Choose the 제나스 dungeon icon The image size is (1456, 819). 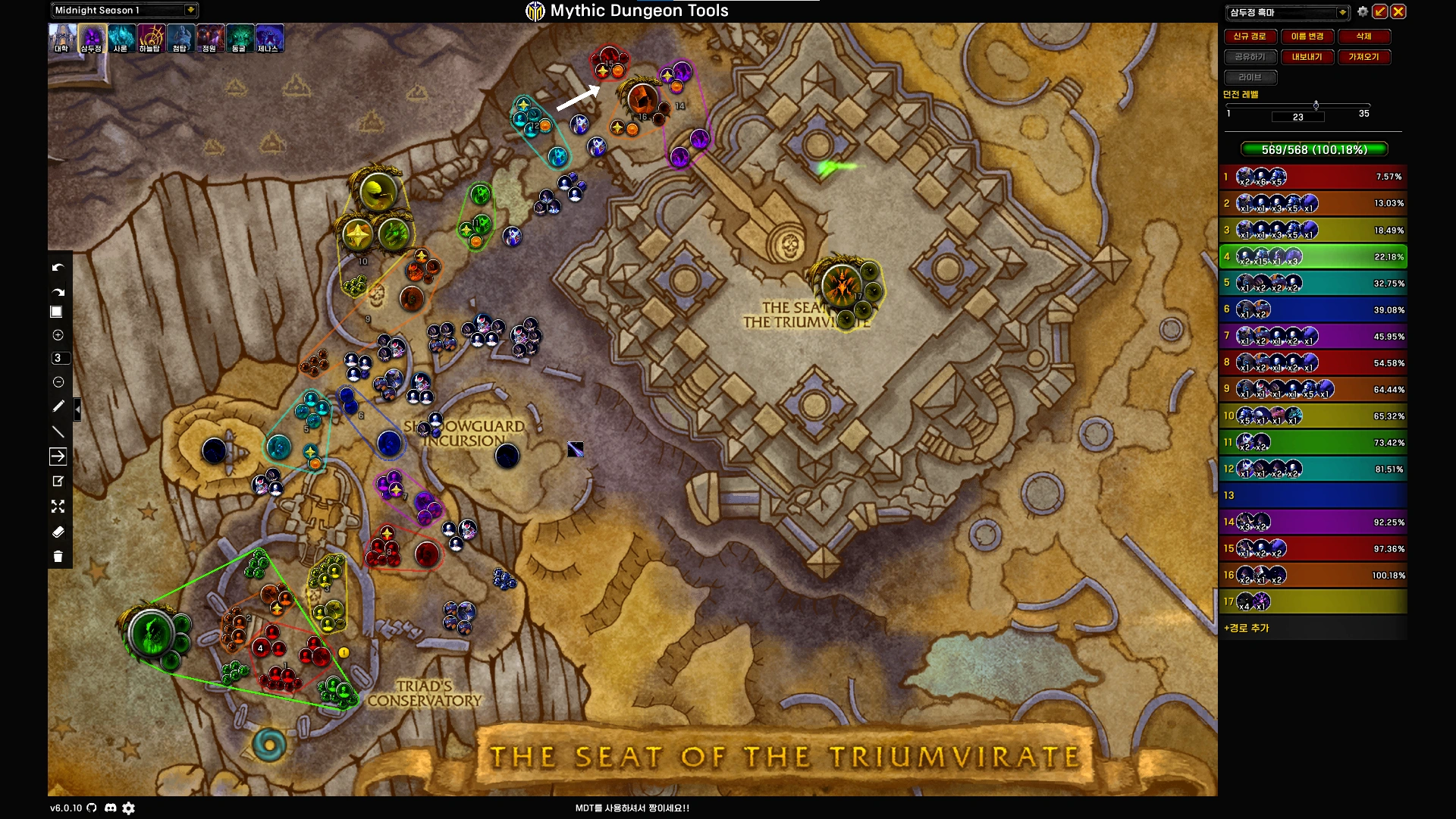tap(268, 38)
